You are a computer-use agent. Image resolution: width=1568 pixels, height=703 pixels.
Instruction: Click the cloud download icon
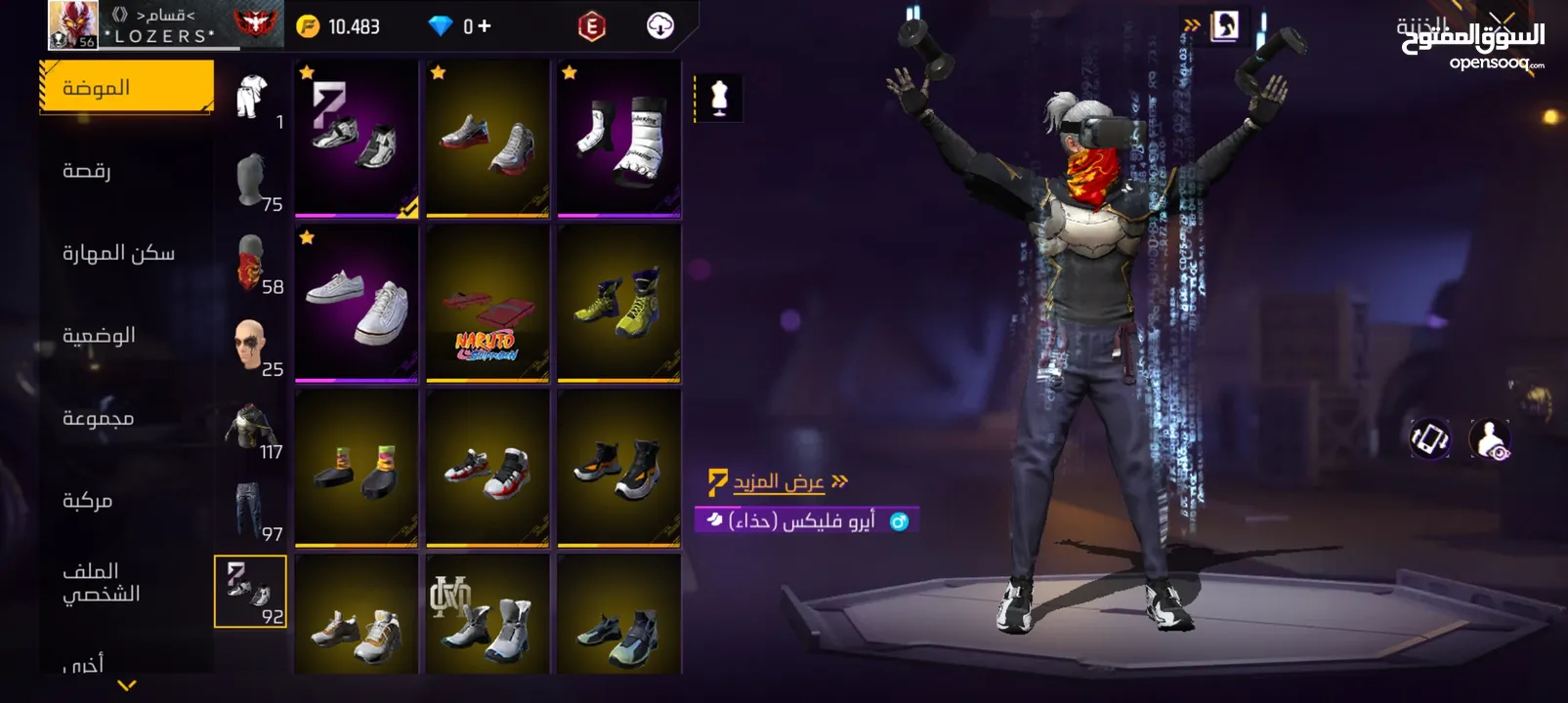click(x=660, y=26)
